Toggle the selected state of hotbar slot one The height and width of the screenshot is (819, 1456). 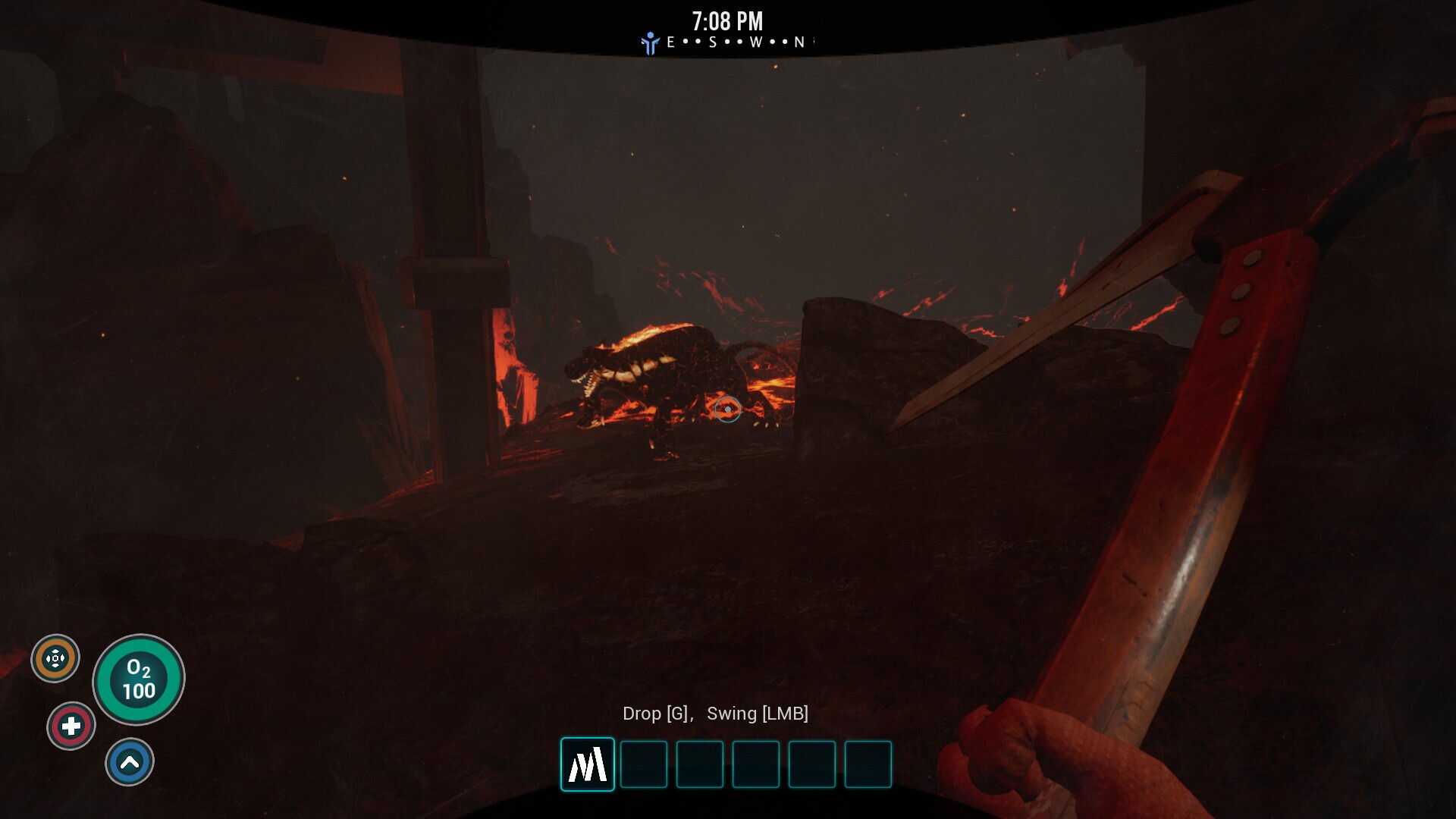click(x=587, y=764)
